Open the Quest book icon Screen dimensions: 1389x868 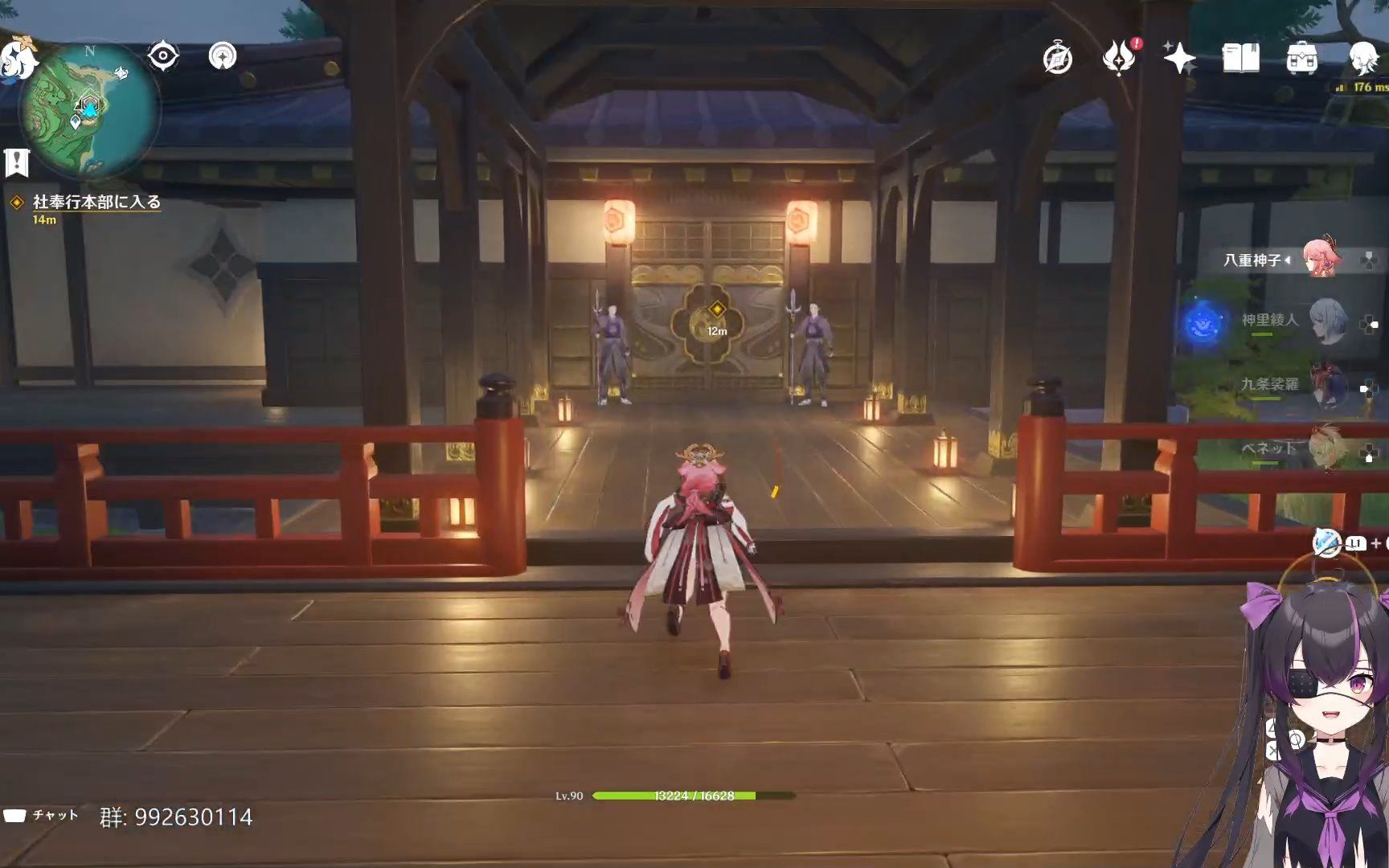point(1240,58)
